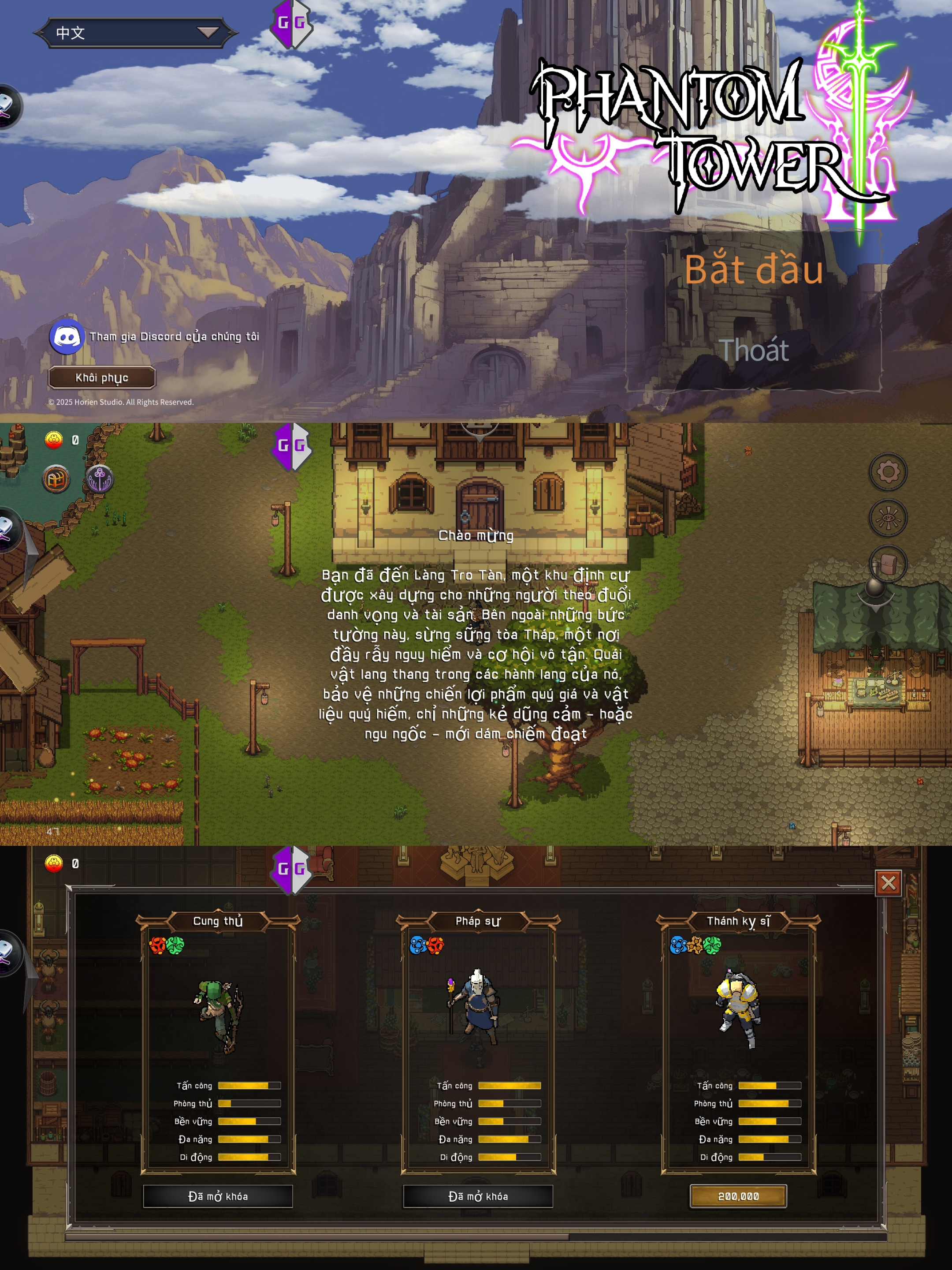Viewport: 952px width, 1270px height.
Task: Open the treasure chest icon
Action: click(x=56, y=479)
